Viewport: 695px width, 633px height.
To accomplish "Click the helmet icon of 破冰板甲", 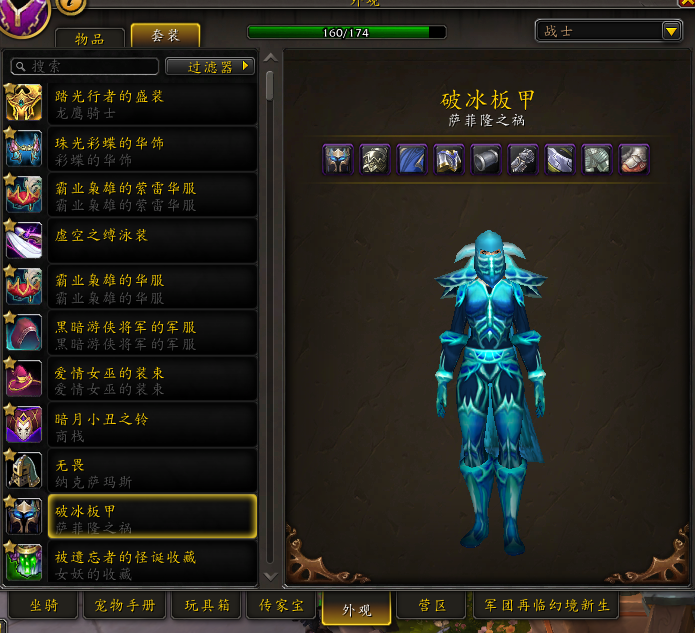I will click(x=338, y=159).
